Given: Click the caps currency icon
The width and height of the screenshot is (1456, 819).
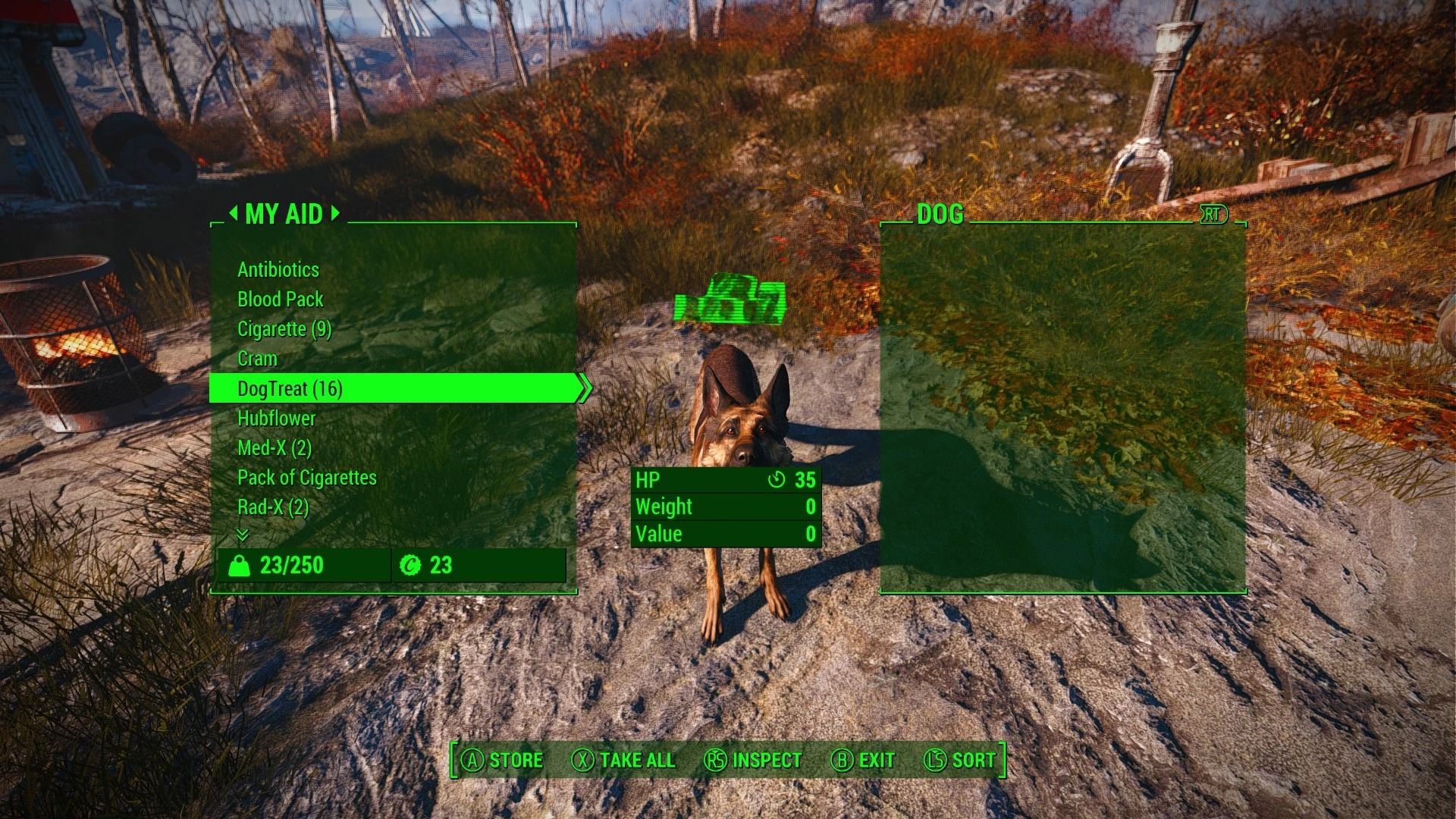Looking at the screenshot, I should [x=412, y=565].
